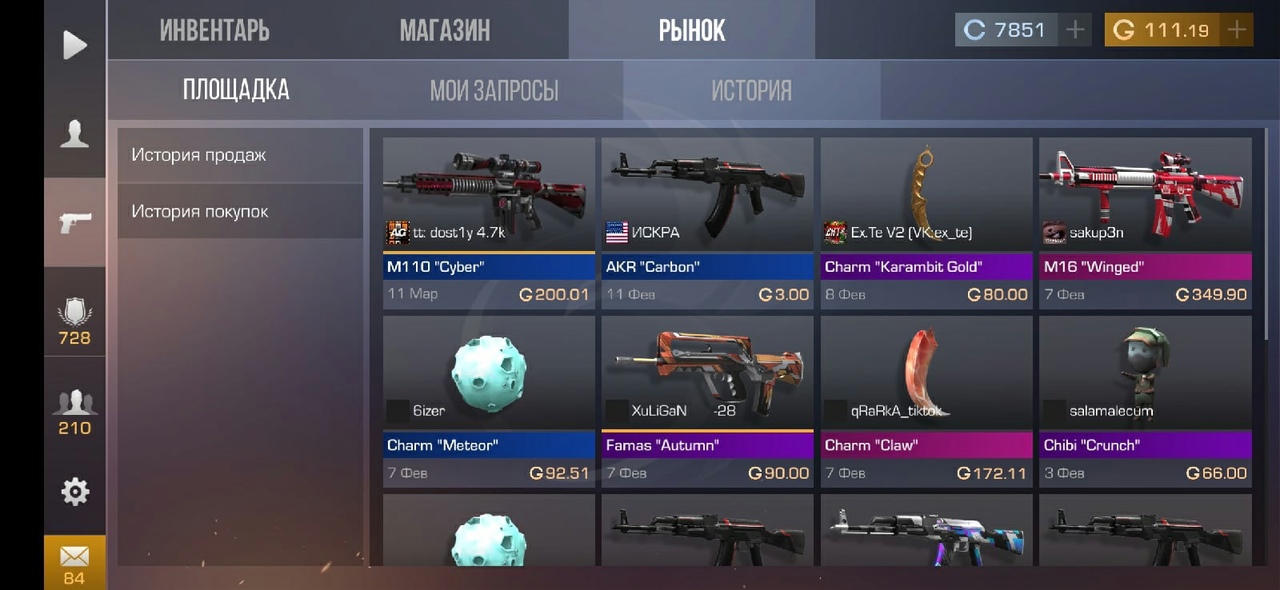This screenshot has height=590, width=1280.
Task: Add gold with the plus button
Action: pos(1237,30)
